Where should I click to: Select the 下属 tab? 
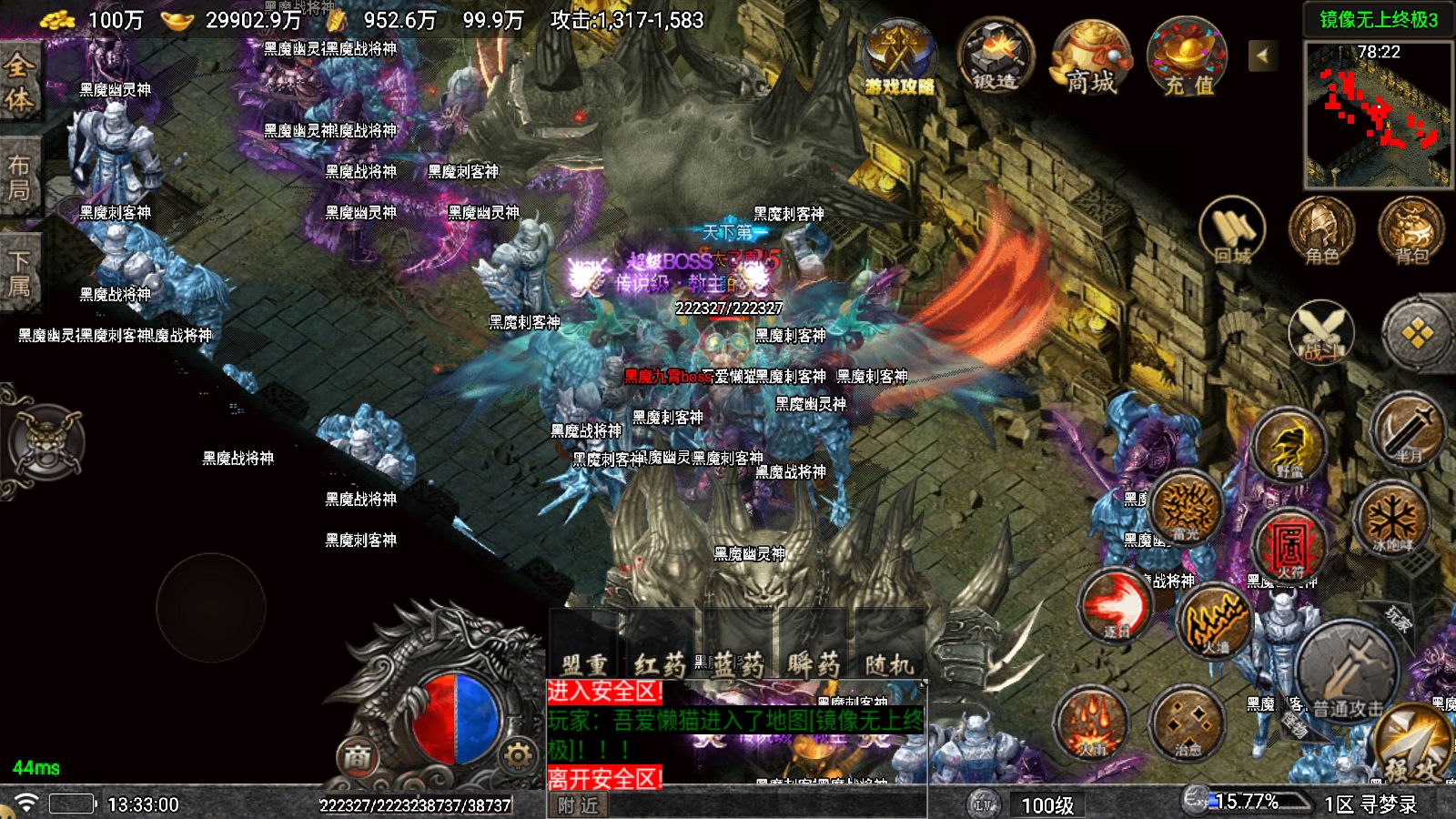pos(19,273)
